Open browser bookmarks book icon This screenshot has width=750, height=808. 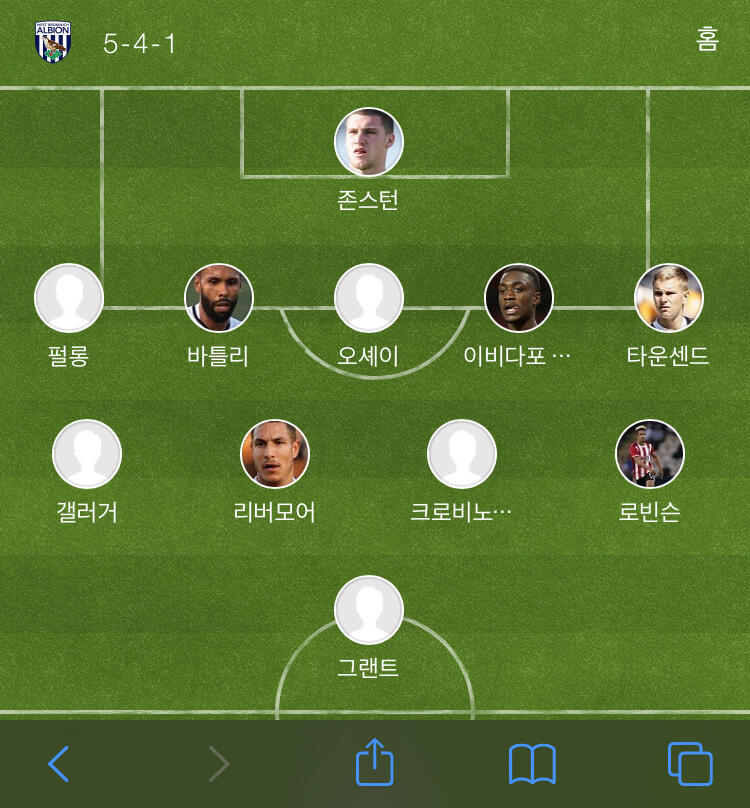pos(532,764)
